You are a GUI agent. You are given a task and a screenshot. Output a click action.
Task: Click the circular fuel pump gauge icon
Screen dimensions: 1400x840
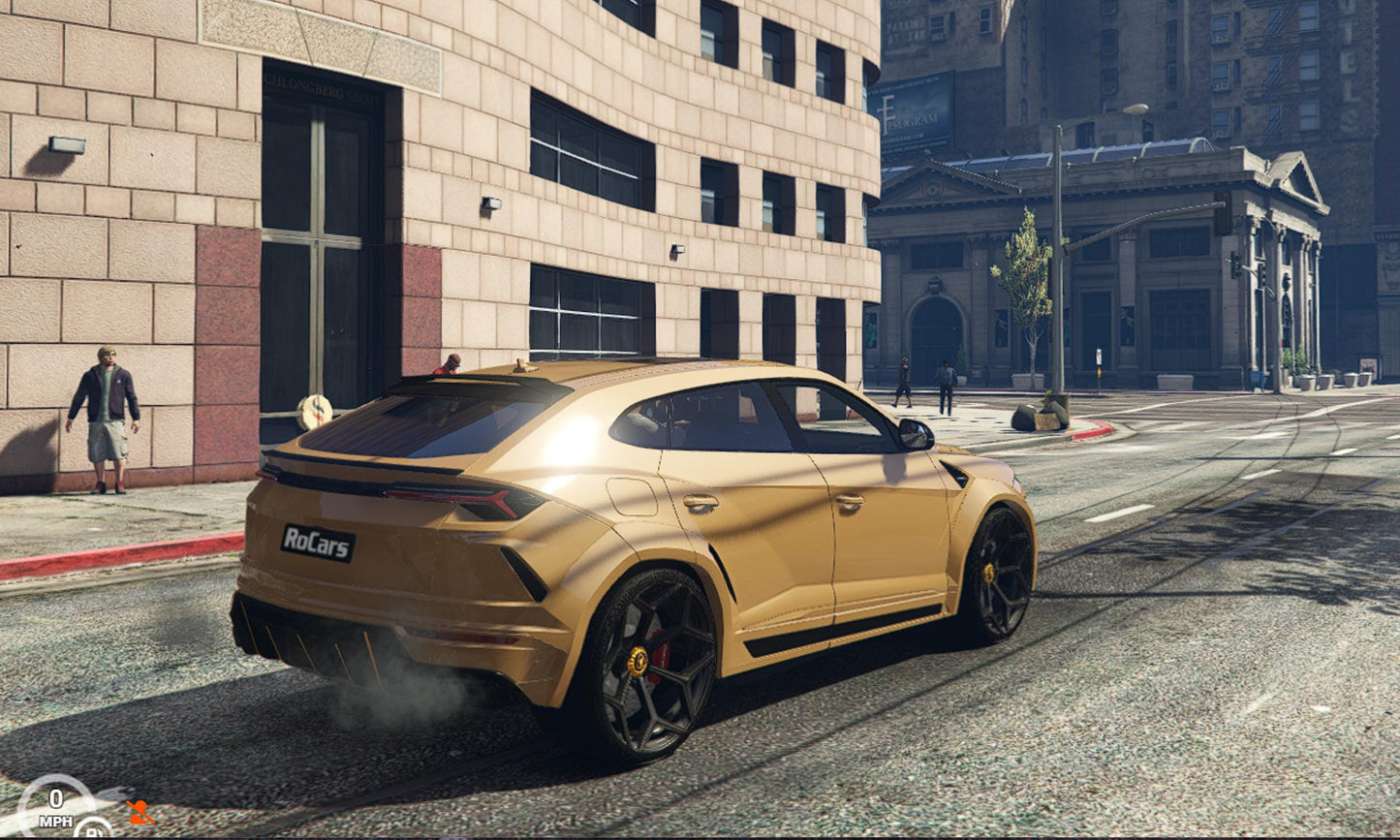pyautogui.click(x=93, y=829)
